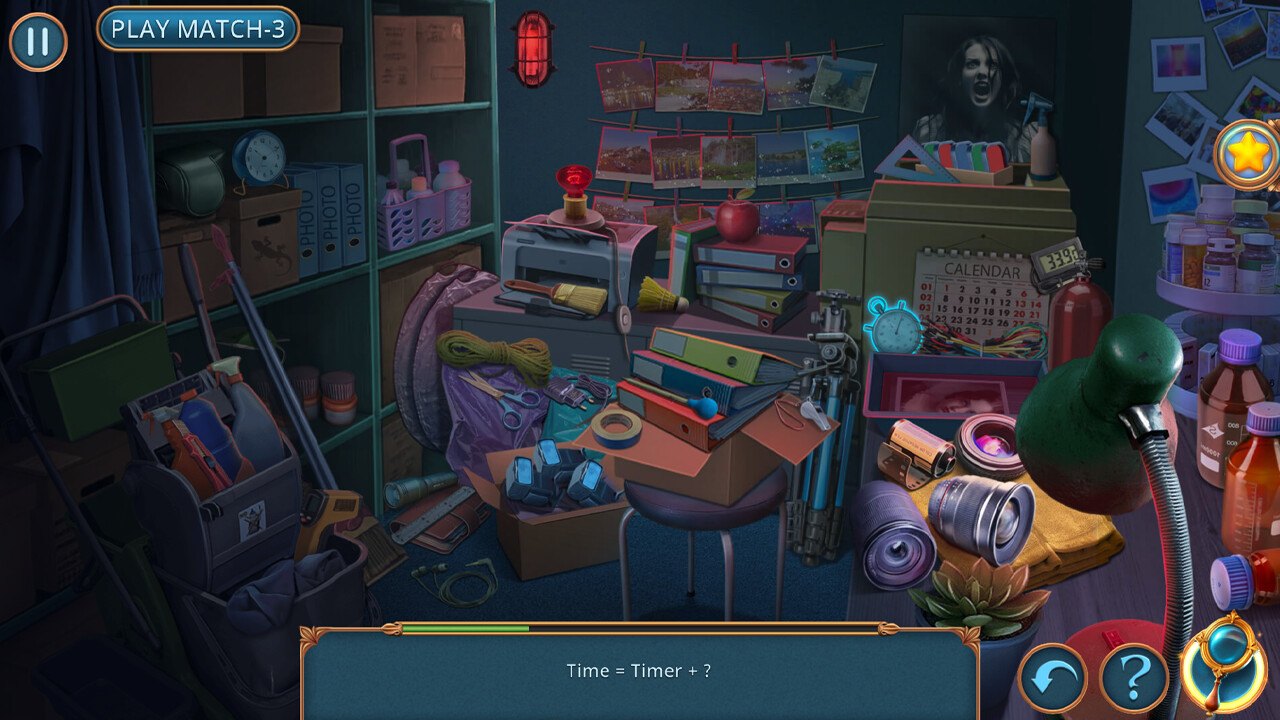The width and height of the screenshot is (1280, 720).
Task: Click the hint text Time = Timer + ?
Action: coord(640,671)
